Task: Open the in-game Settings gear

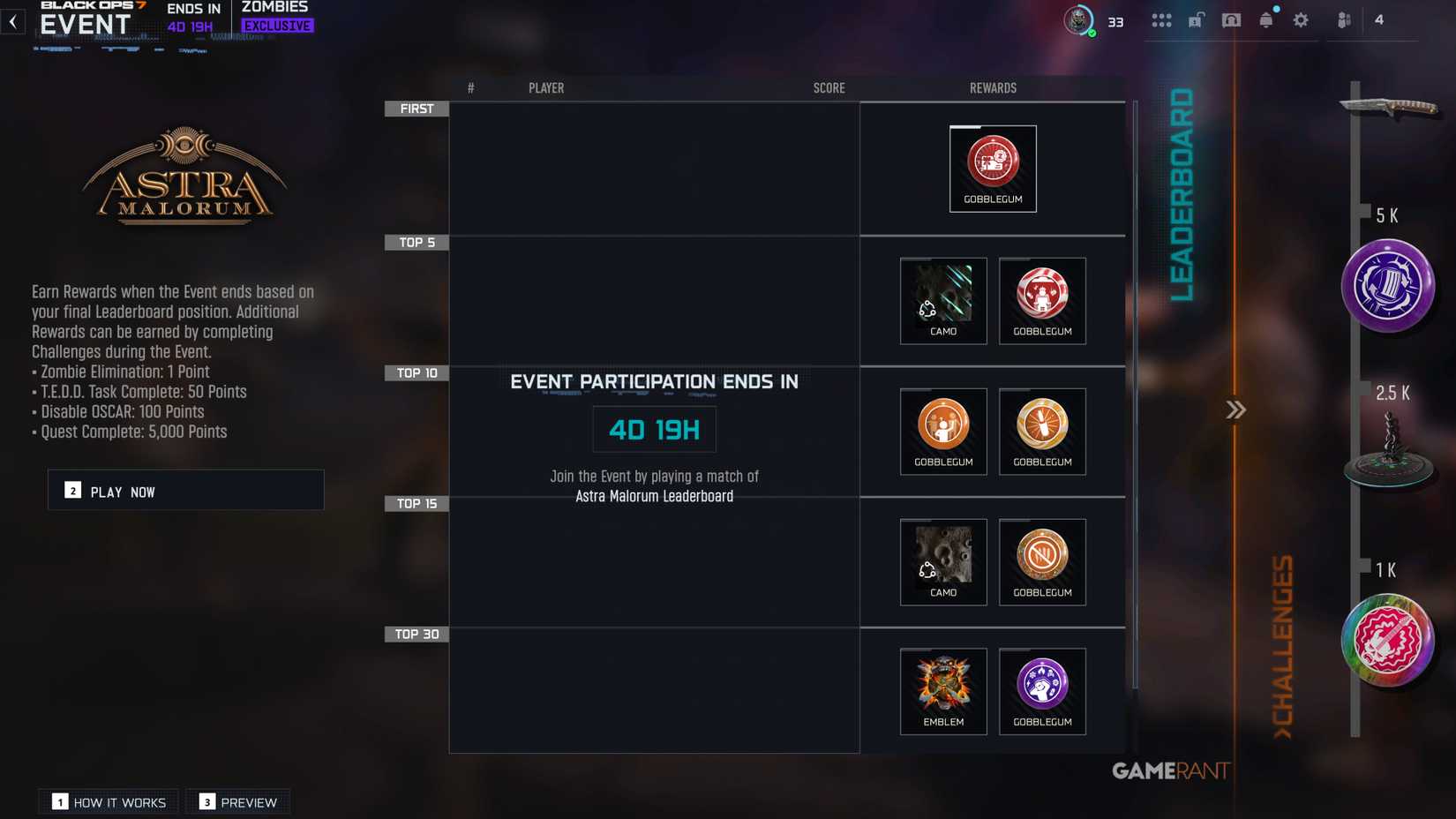Action: [1301, 19]
